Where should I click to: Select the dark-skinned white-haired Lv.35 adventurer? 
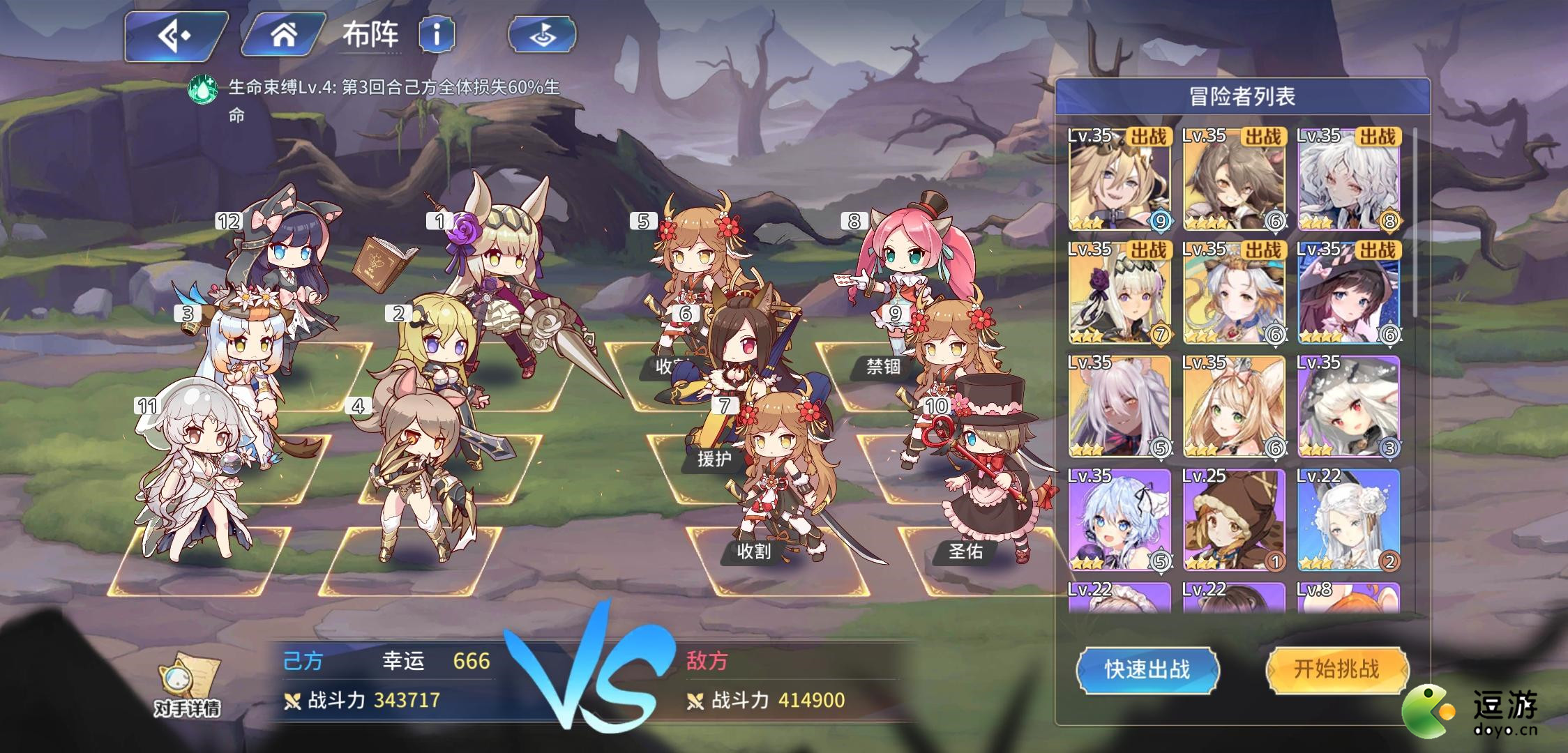pyautogui.click(x=1119, y=406)
